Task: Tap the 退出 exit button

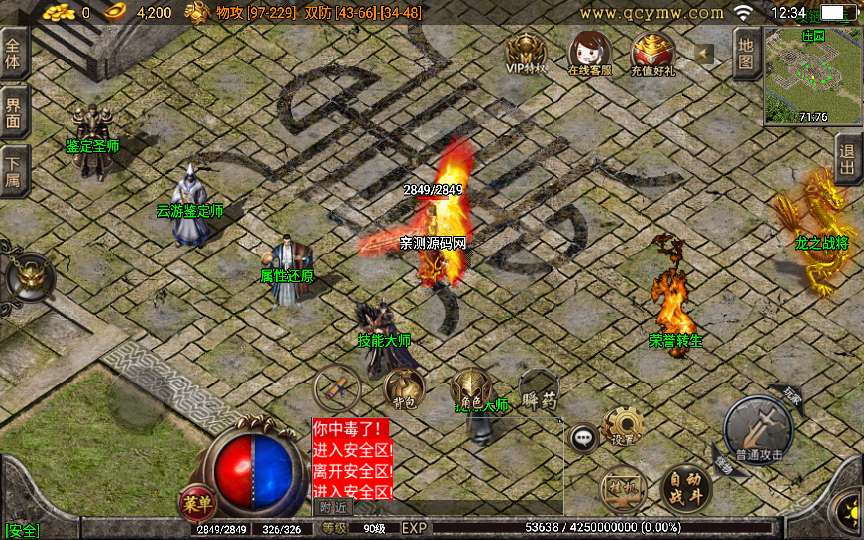Action: pyautogui.click(x=848, y=158)
